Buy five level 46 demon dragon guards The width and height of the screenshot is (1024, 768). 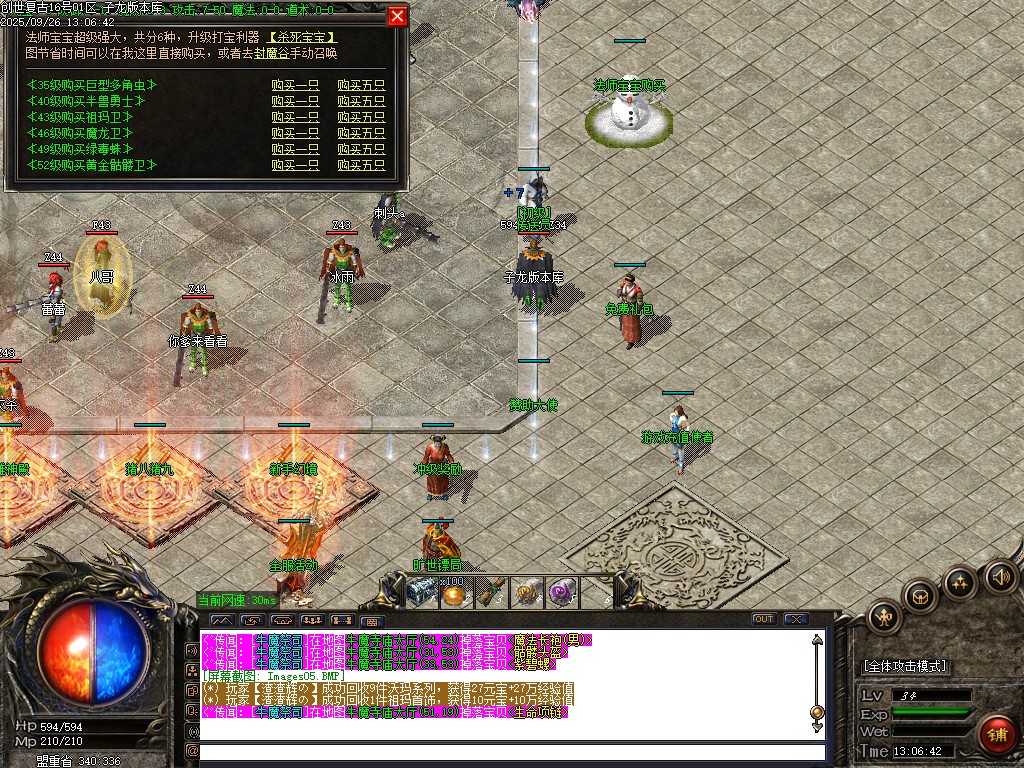[x=361, y=133]
